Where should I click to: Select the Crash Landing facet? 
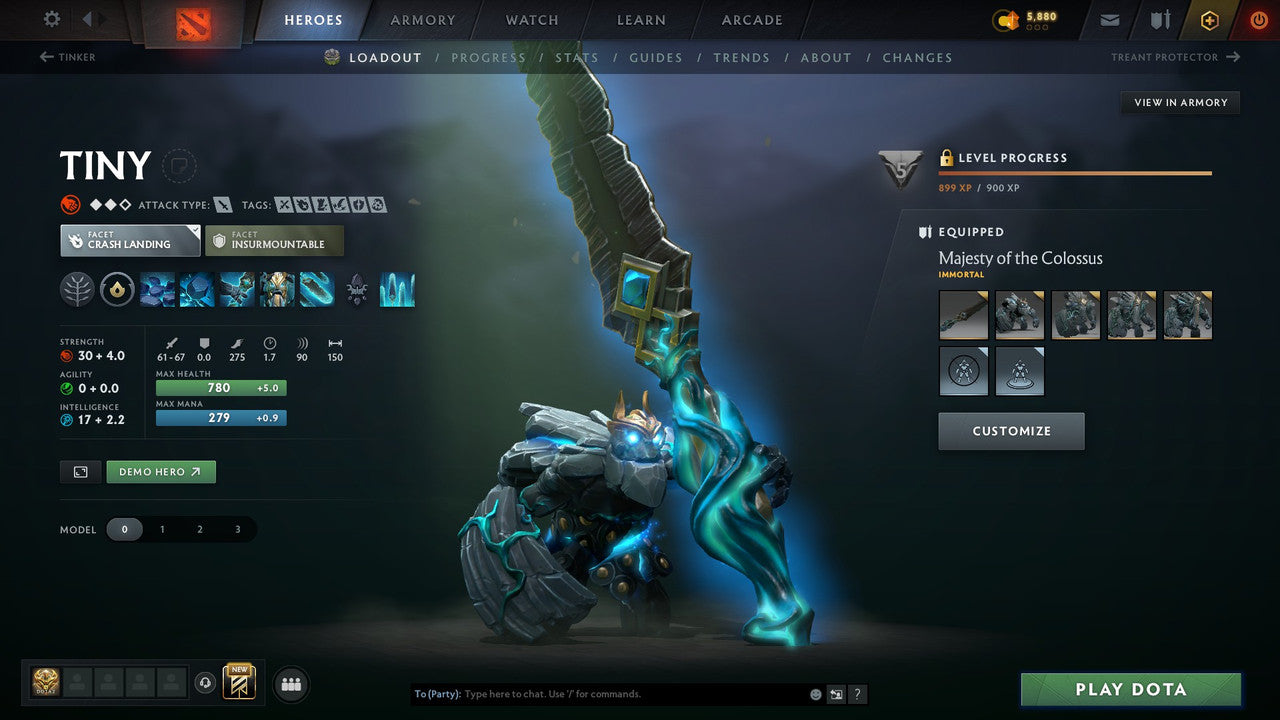coord(129,240)
